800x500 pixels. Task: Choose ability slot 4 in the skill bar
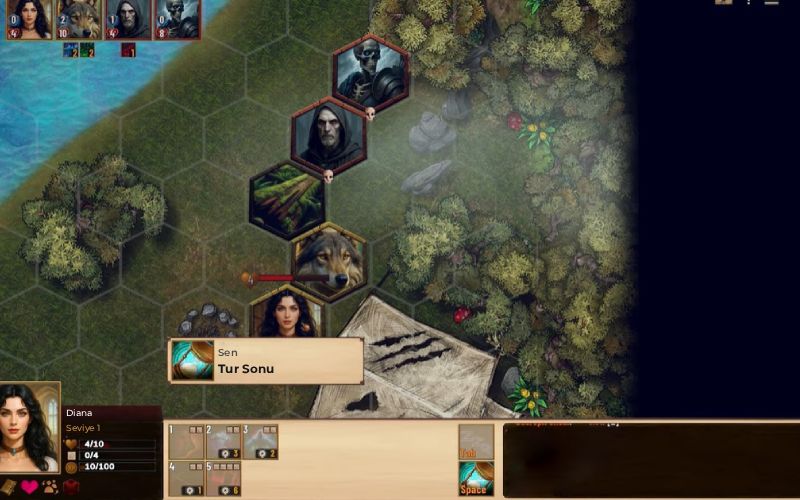185,478
